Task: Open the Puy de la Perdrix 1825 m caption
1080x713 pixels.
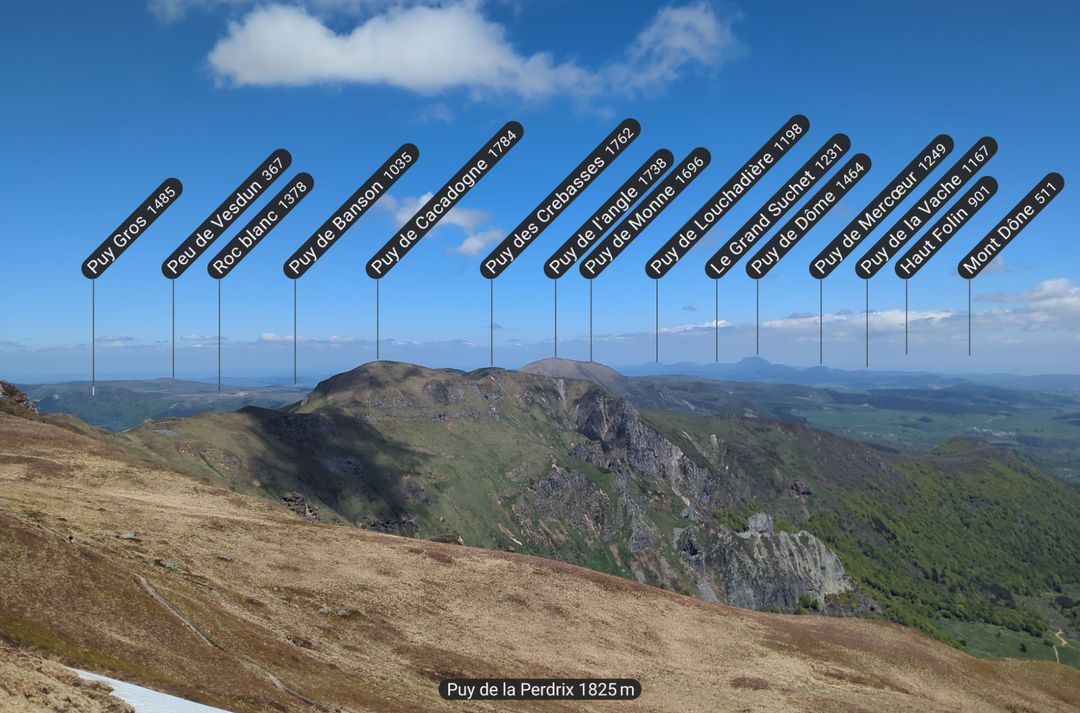Action: pos(540,689)
